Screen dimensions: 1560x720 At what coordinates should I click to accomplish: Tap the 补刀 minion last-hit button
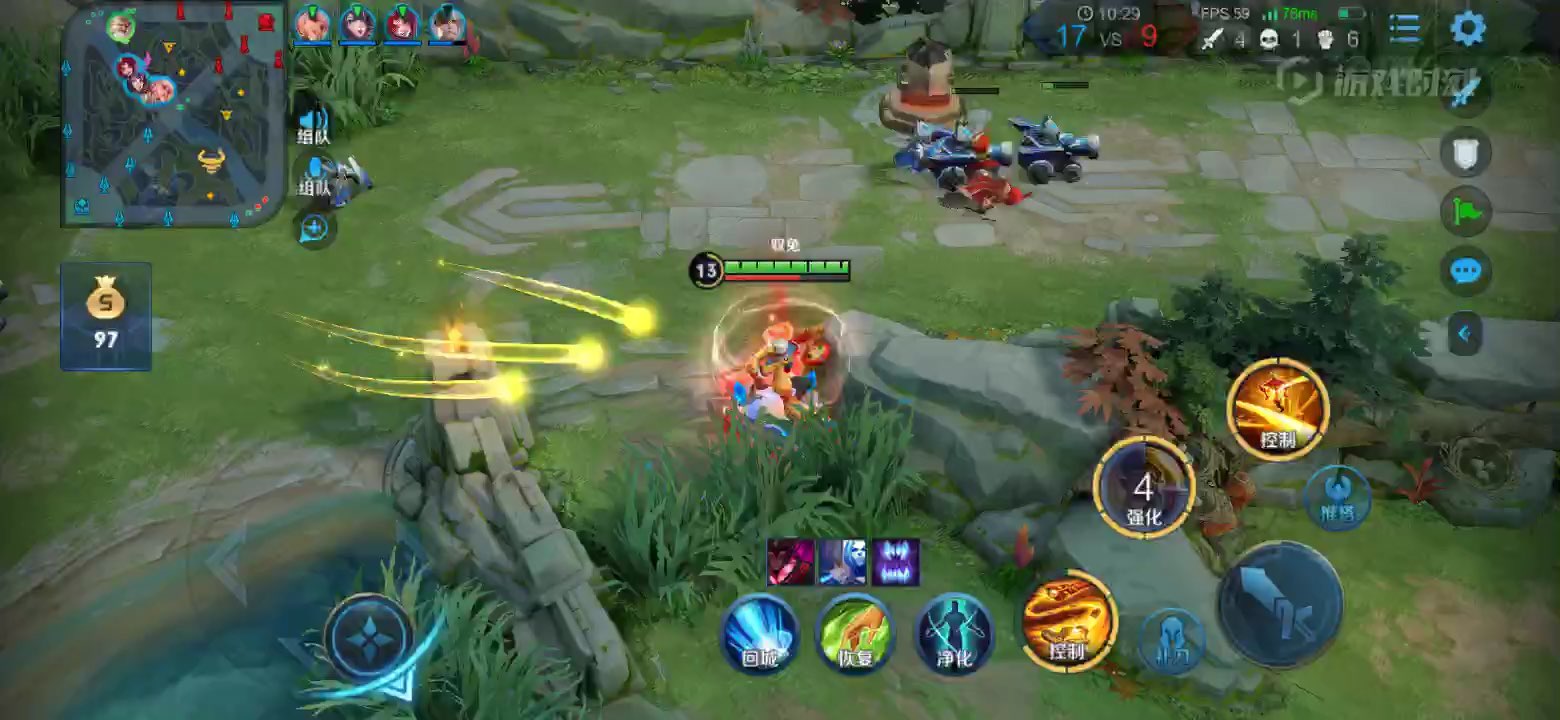coord(1171,641)
